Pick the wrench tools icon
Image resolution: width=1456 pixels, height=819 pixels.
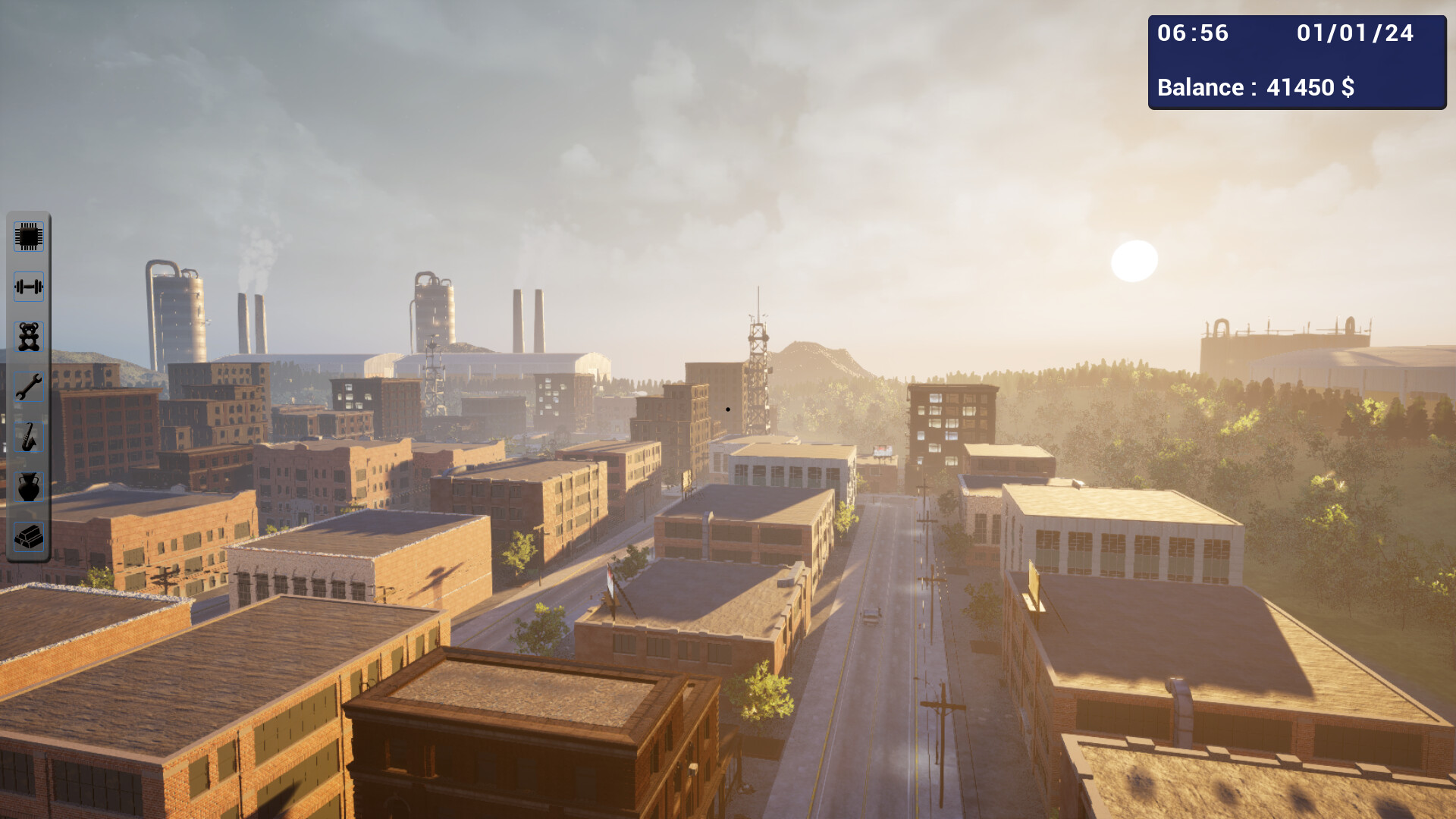pos(28,386)
